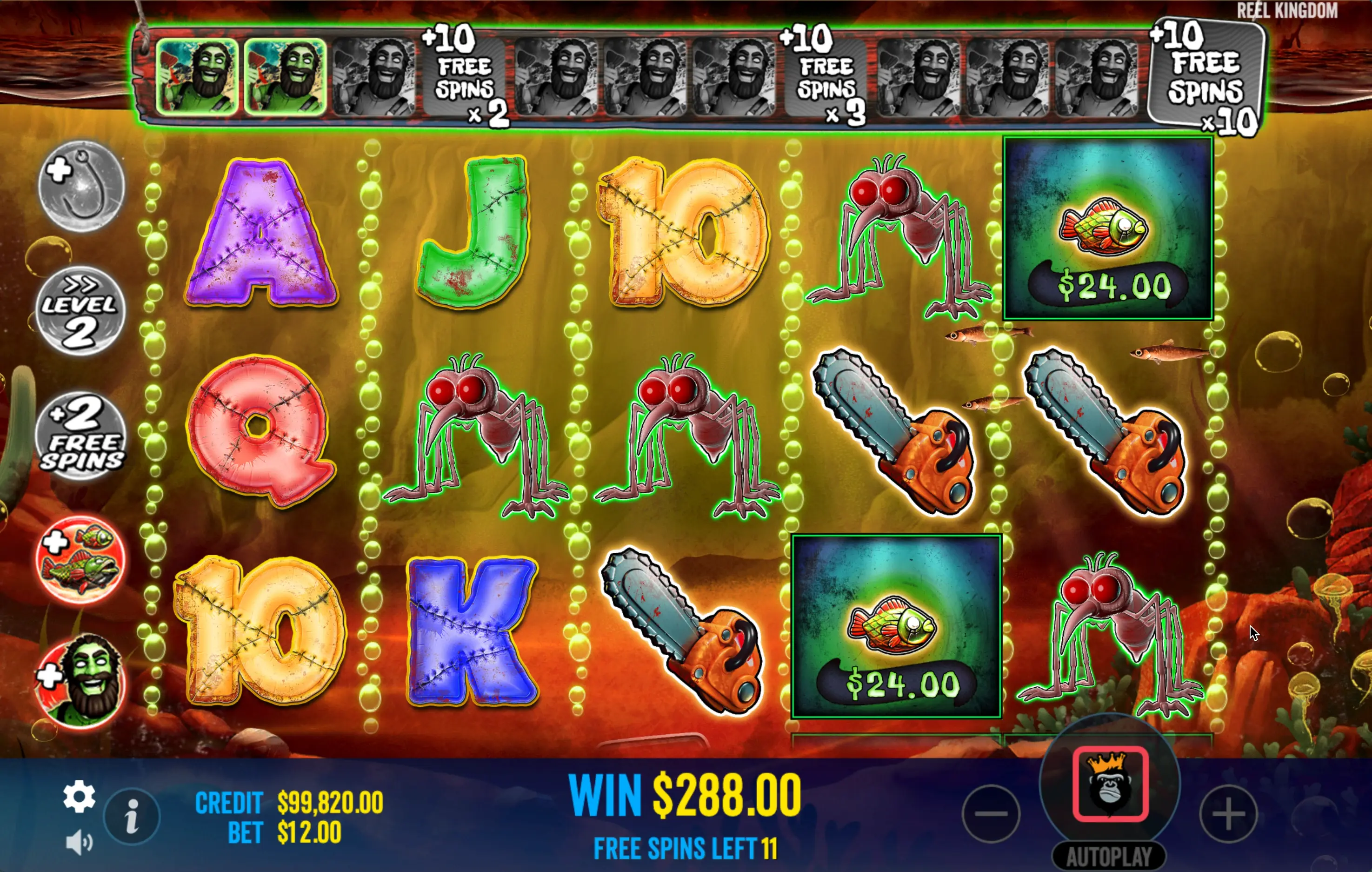Choose the +2 Free Spins modifier
This screenshot has width=1372, height=872.
[81, 436]
